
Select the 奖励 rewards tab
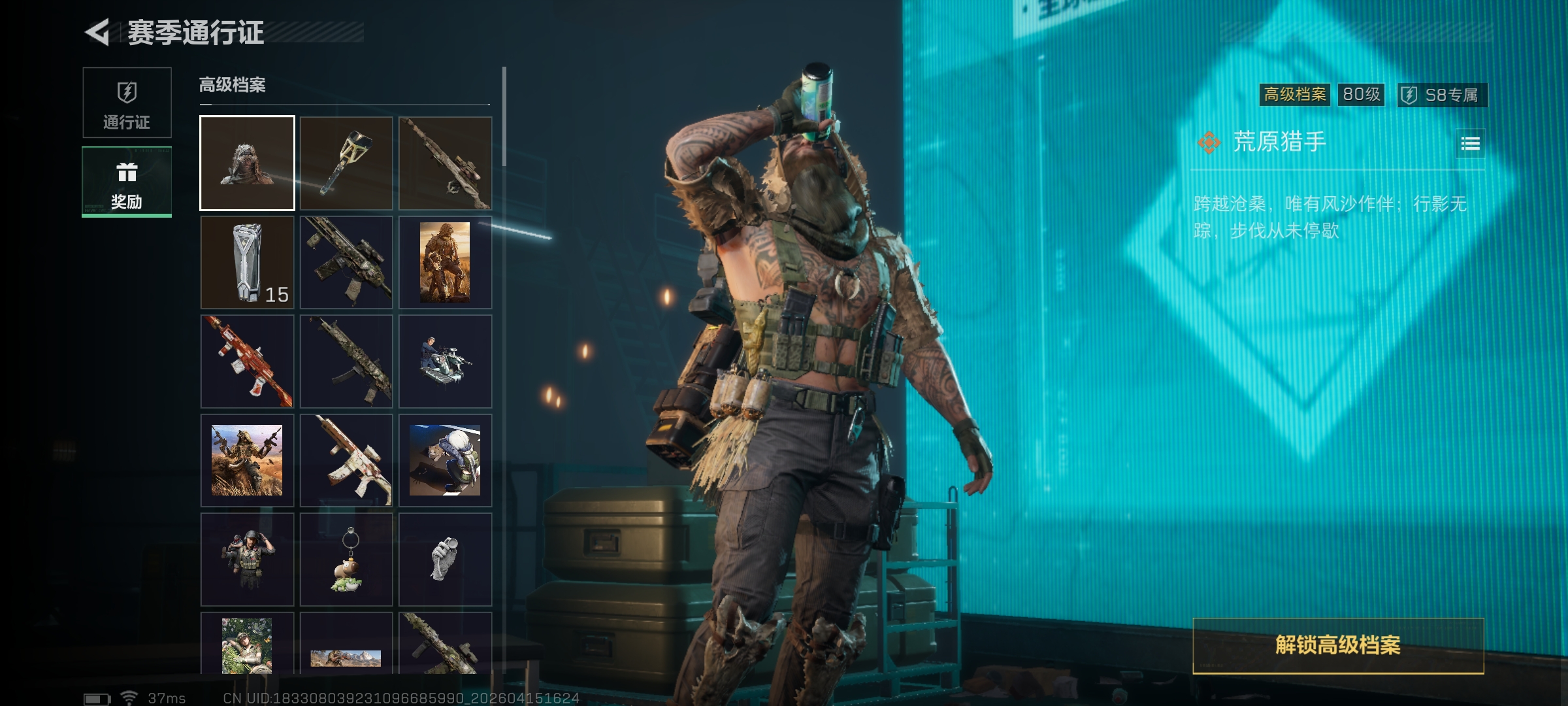pos(127,182)
